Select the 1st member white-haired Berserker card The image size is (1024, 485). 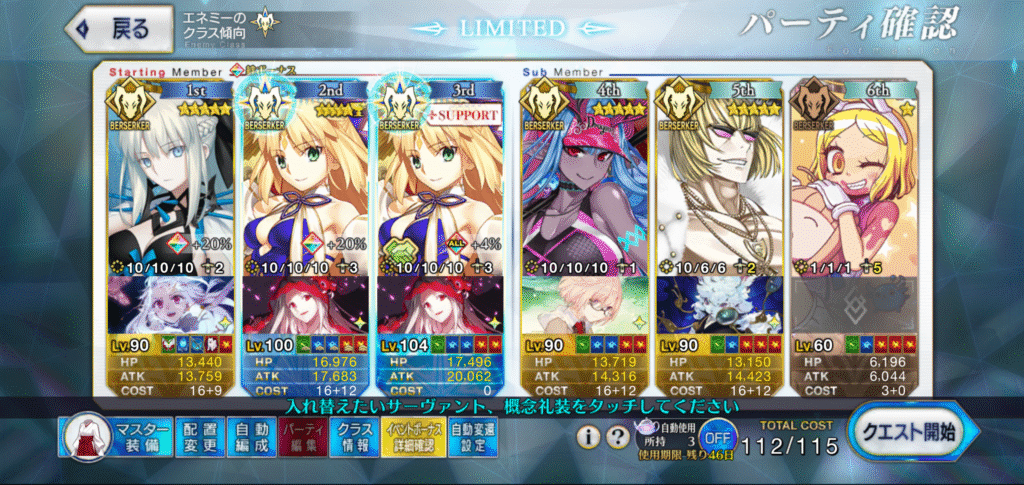[x=168, y=230]
